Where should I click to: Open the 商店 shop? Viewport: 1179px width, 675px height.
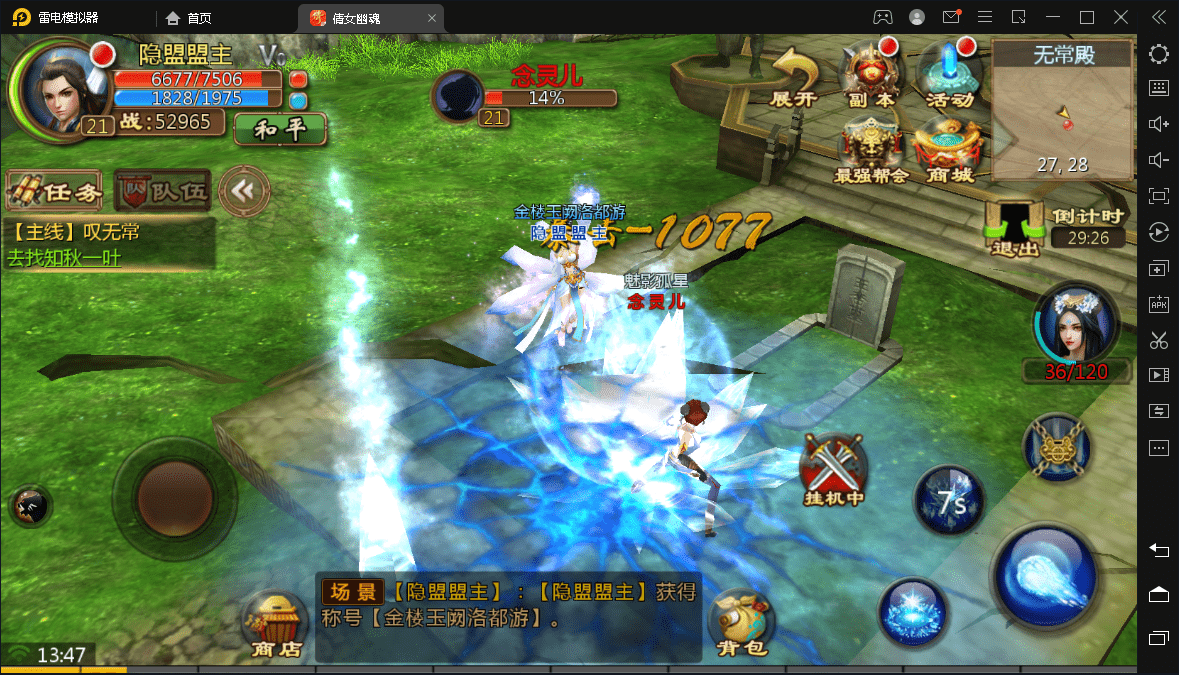(277, 623)
